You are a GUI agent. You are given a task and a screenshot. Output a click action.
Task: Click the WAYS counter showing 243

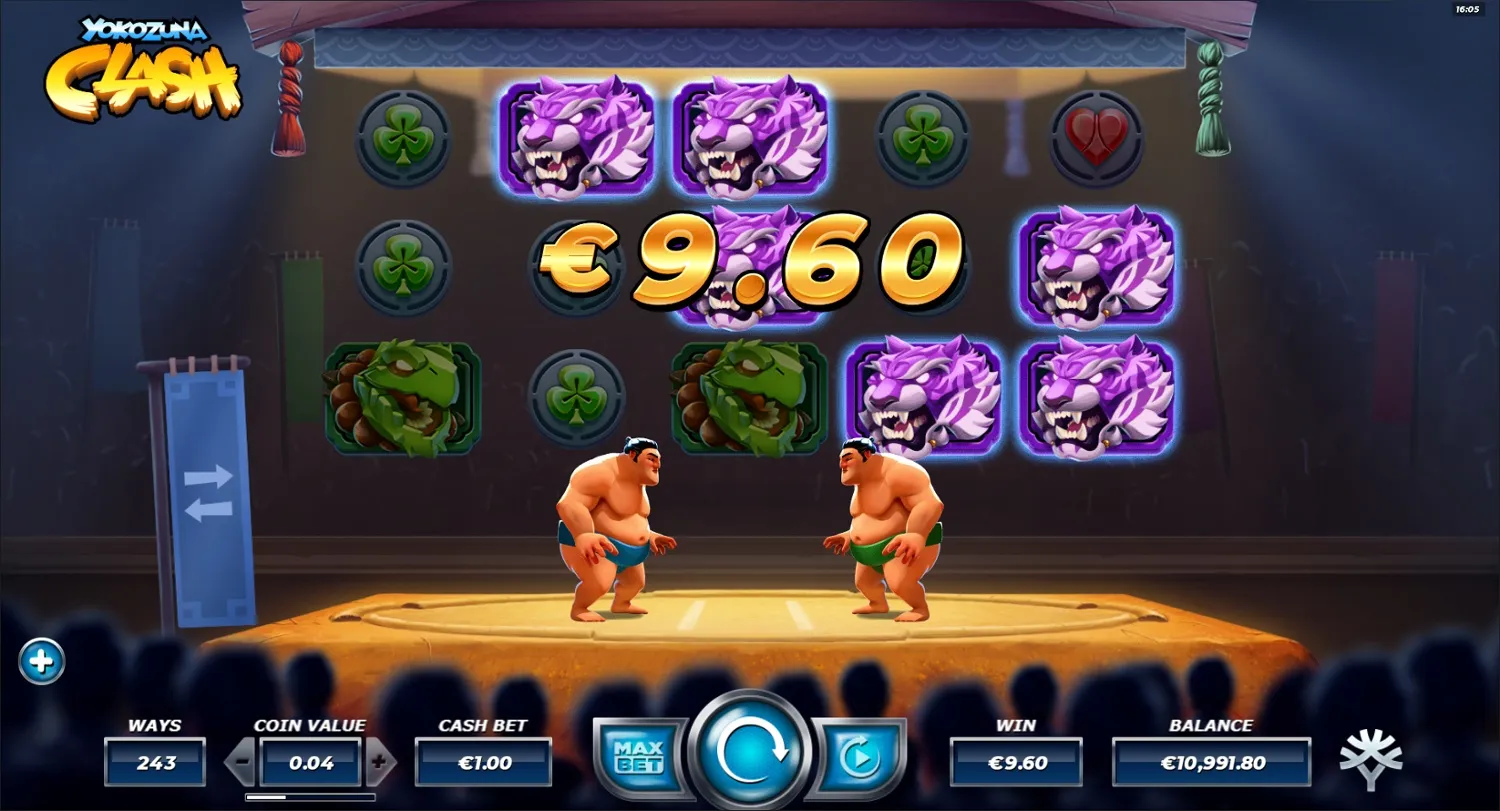155,760
